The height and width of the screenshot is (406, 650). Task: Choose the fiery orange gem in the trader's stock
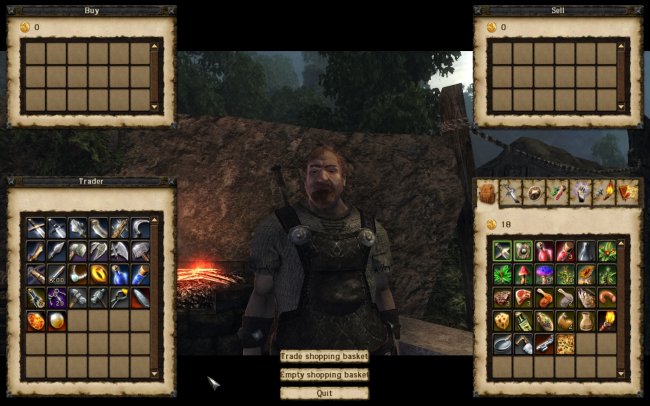click(36, 320)
